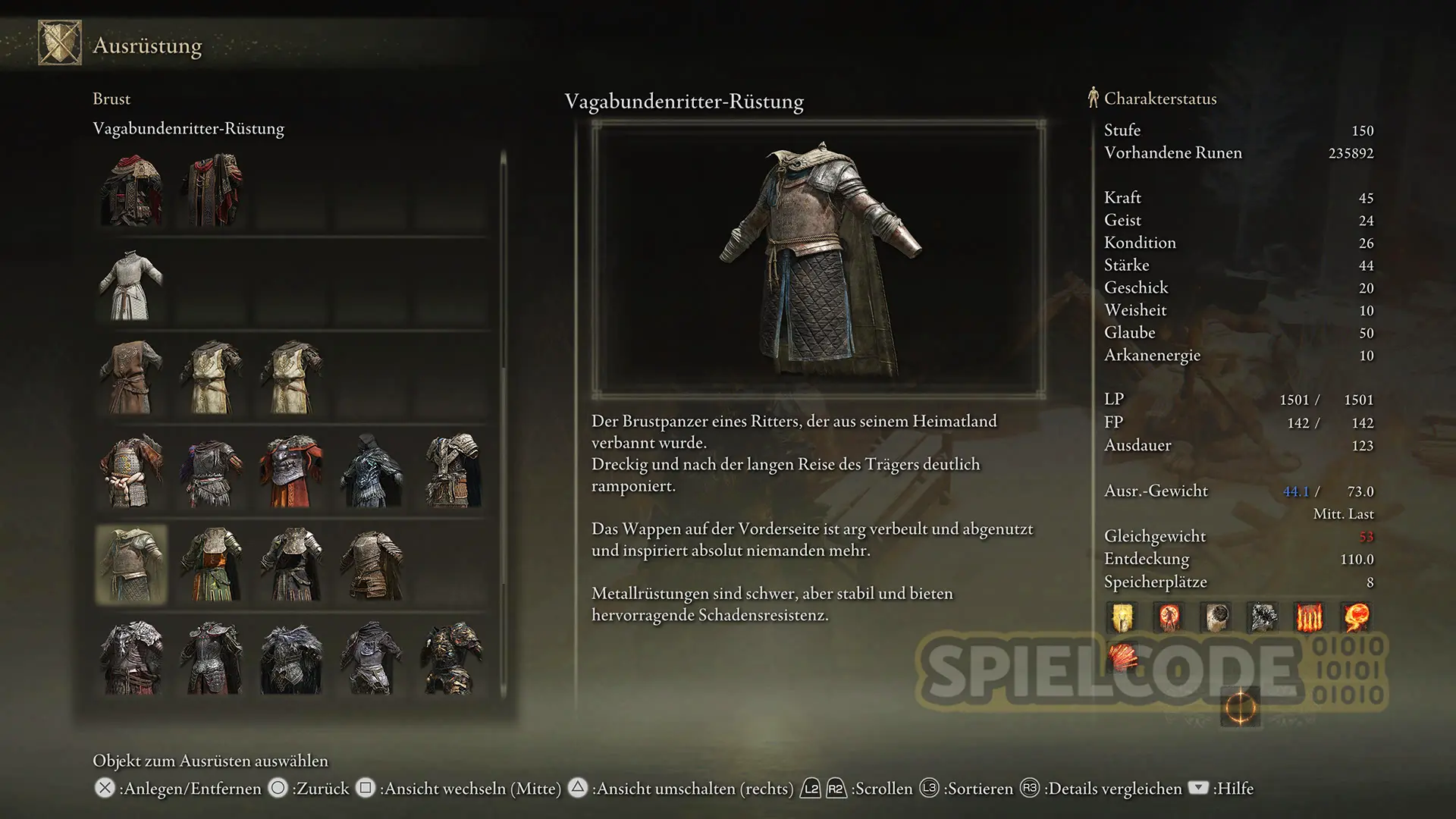
Task: Select the dark boulder spell icon
Action: 1216,617
